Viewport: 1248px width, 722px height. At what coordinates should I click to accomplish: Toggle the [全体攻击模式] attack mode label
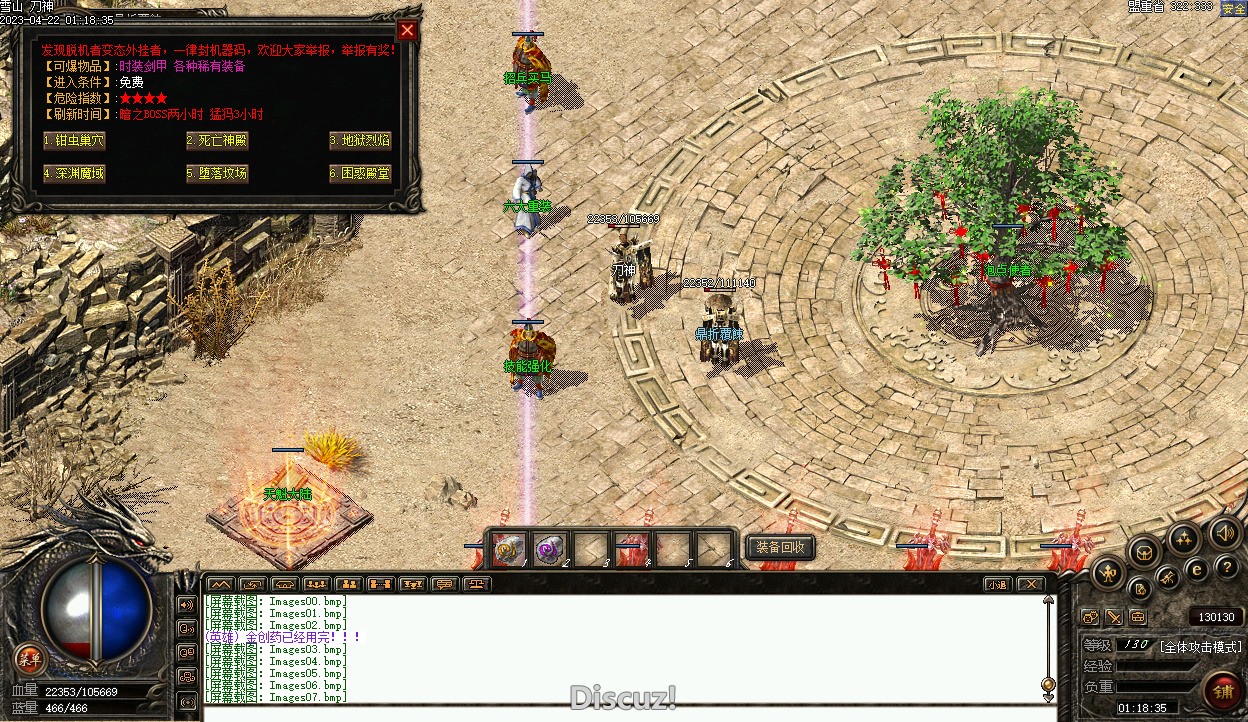(1200, 646)
